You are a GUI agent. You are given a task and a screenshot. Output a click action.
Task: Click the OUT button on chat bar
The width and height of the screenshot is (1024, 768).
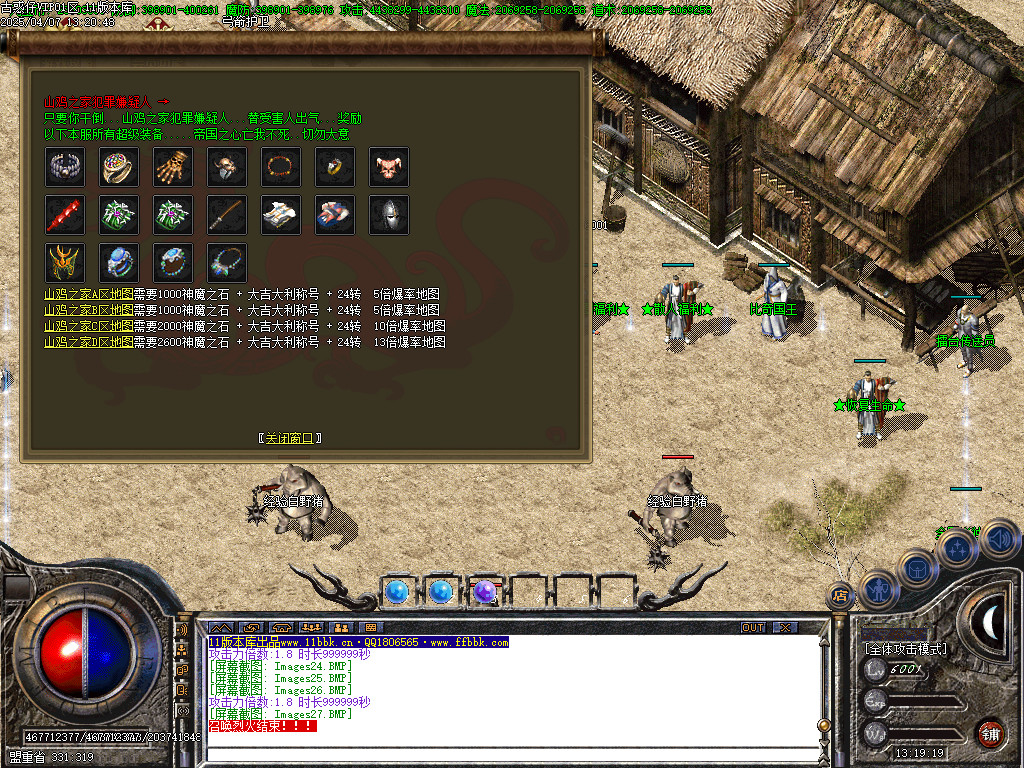(x=753, y=627)
